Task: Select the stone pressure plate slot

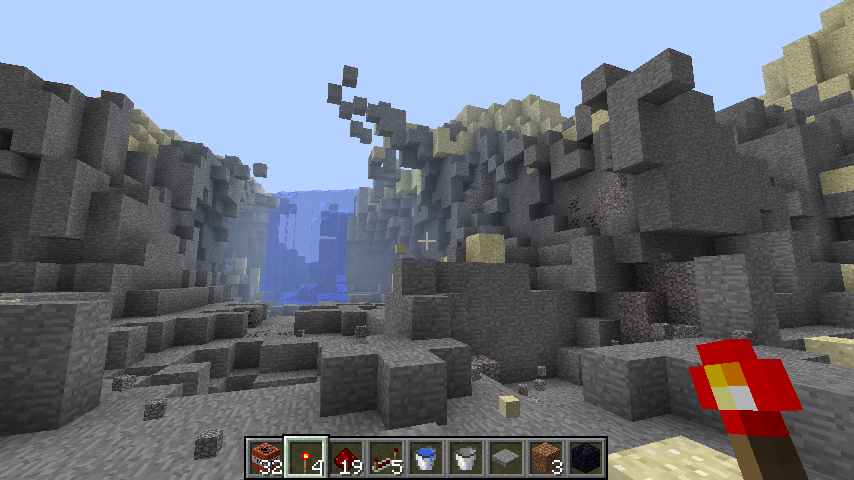Action: click(x=506, y=457)
